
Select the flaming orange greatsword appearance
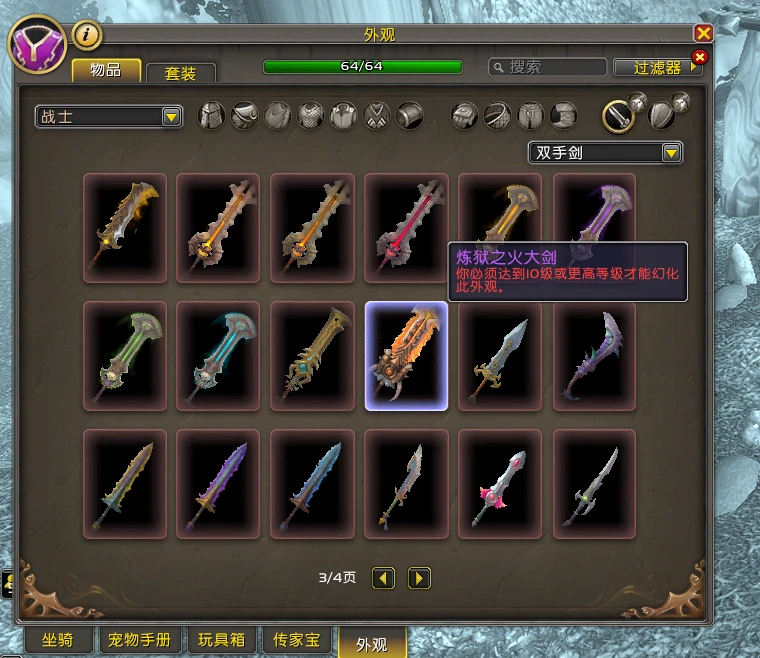pos(406,356)
